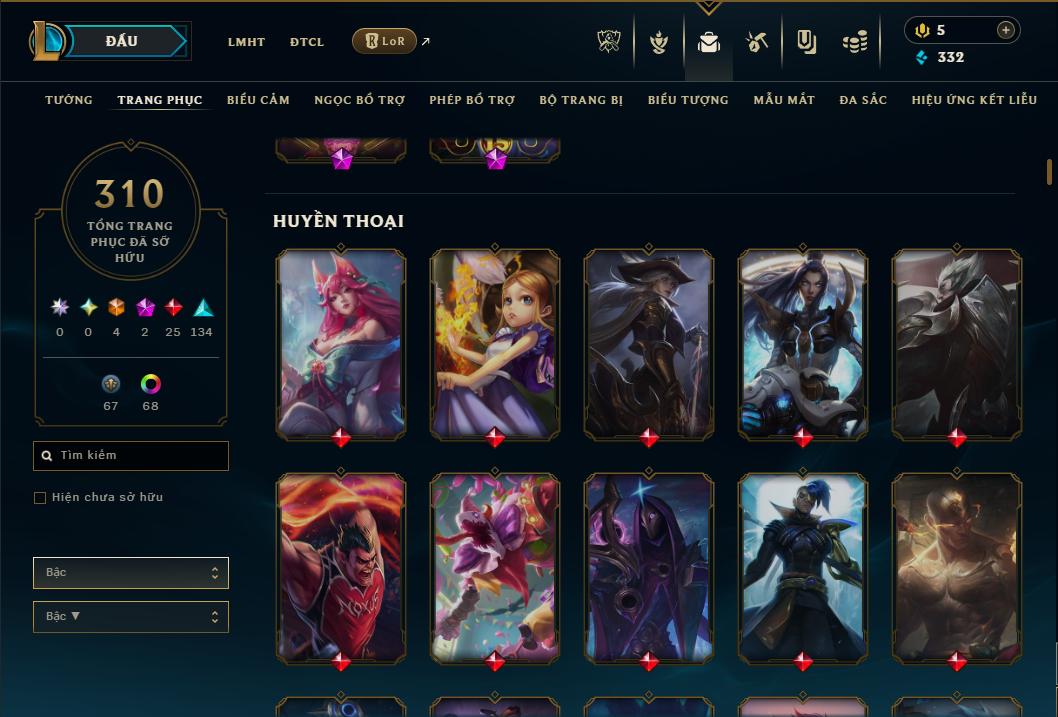
Task: Choose the red heart-shirt brawler skin card
Action: [341, 565]
